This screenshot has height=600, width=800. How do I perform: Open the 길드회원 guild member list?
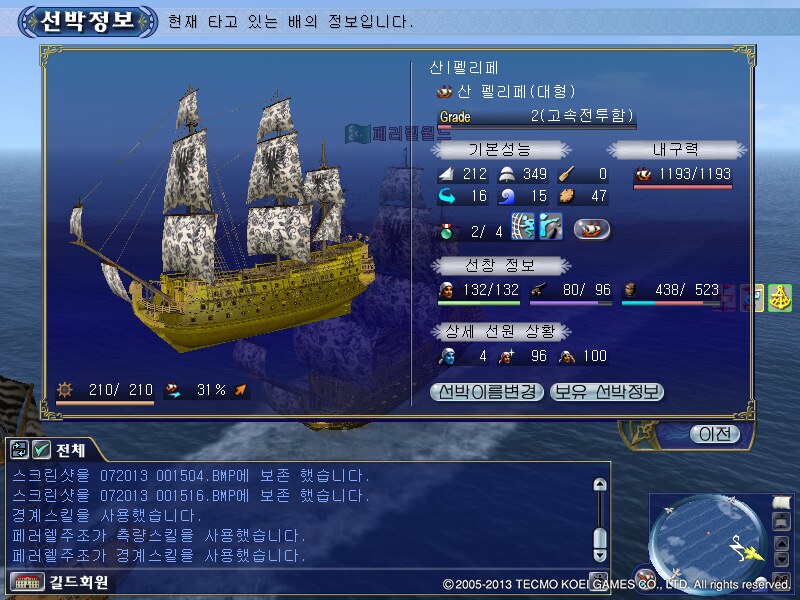pyautogui.click(x=62, y=582)
